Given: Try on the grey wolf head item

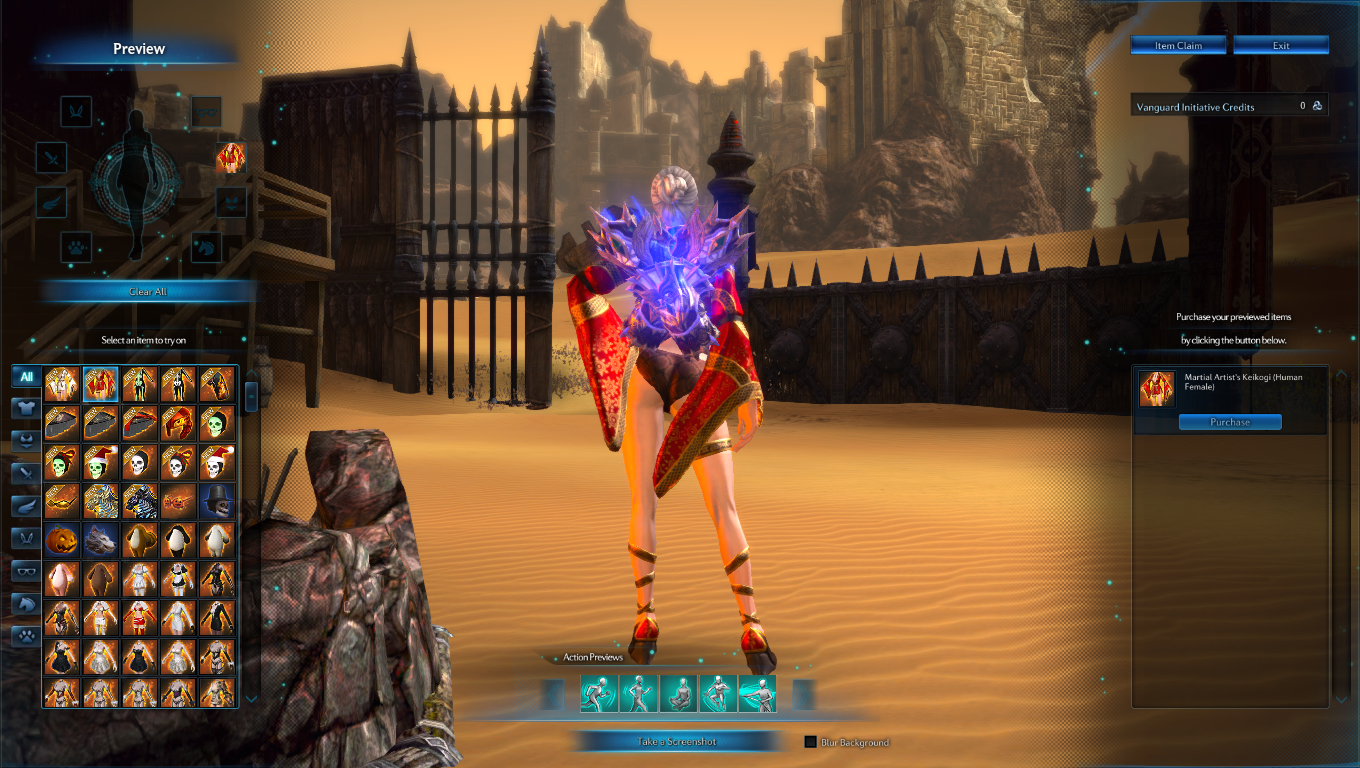Looking at the screenshot, I should (x=101, y=540).
